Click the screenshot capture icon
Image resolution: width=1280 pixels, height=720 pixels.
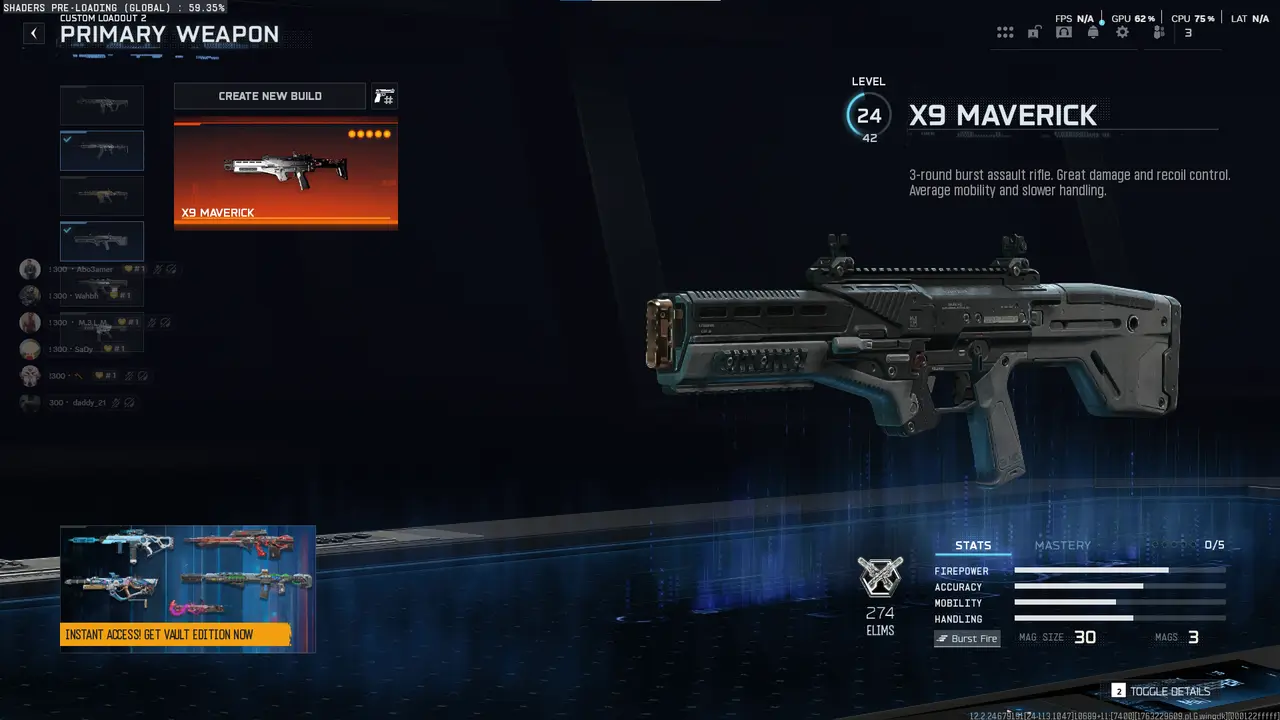coord(1063,32)
